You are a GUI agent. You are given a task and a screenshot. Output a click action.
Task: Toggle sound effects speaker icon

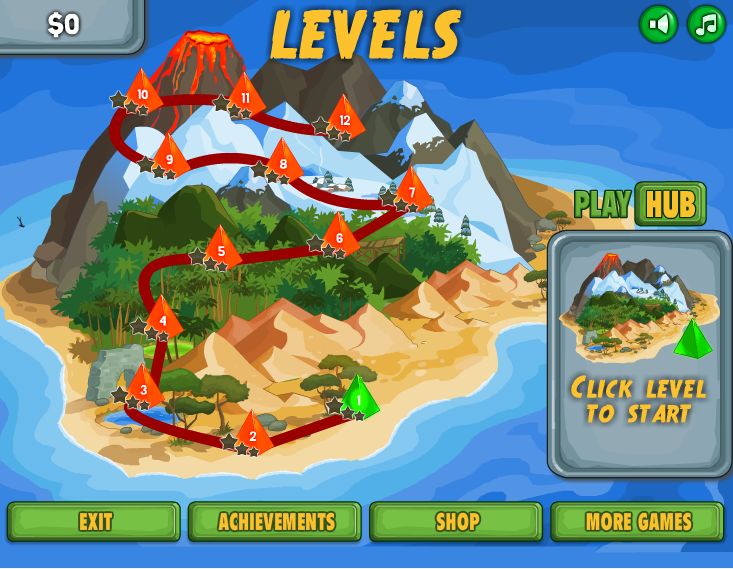click(658, 24)
